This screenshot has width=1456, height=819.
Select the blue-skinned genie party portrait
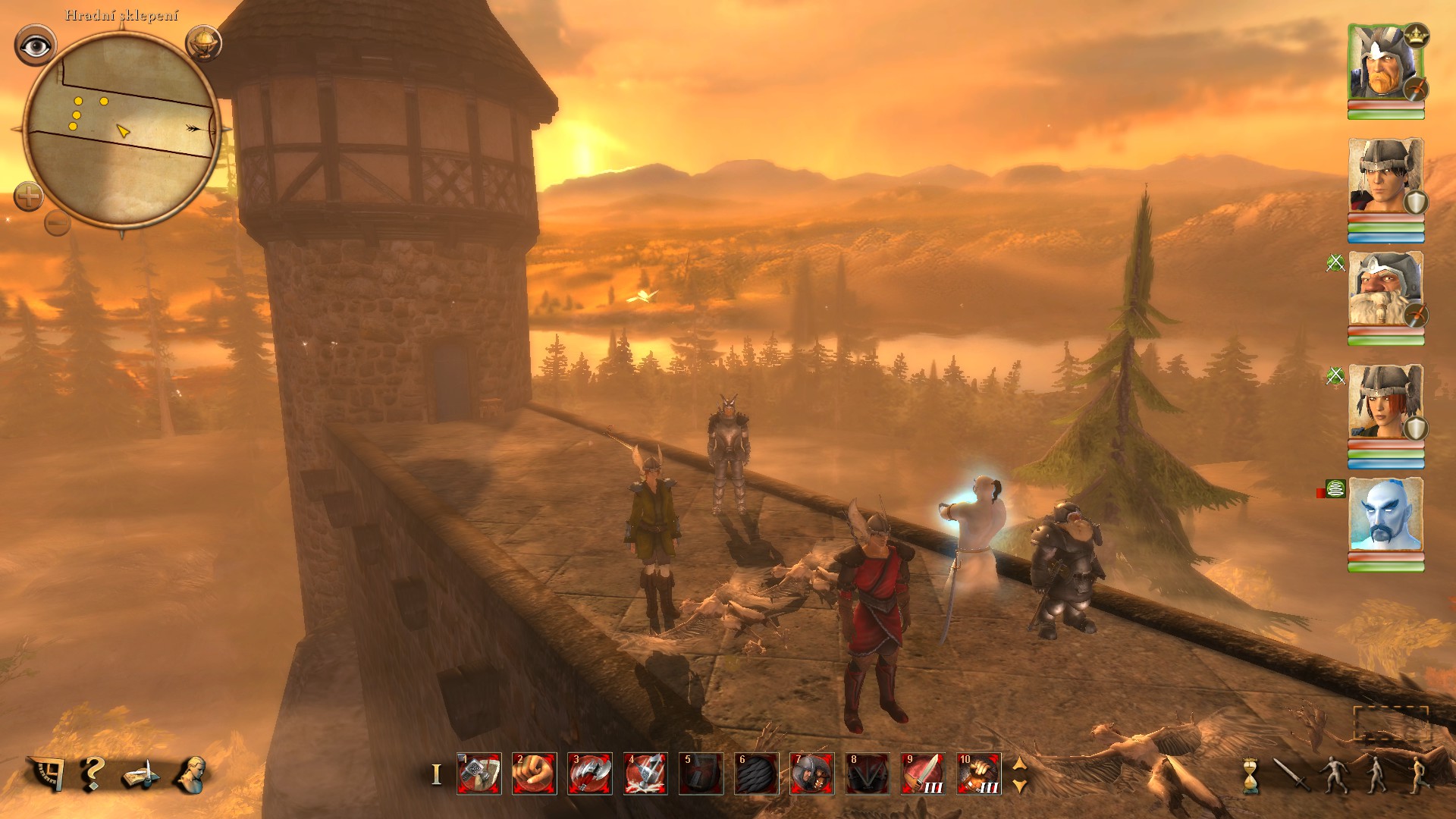tap(1385, 516)
